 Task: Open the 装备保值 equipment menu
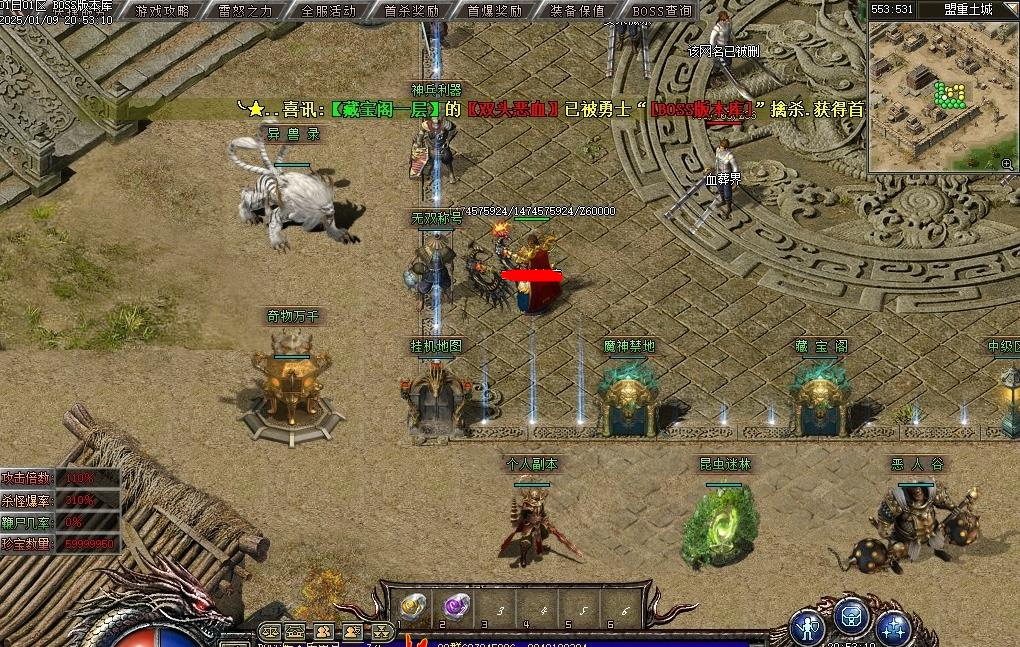[577, 11]
